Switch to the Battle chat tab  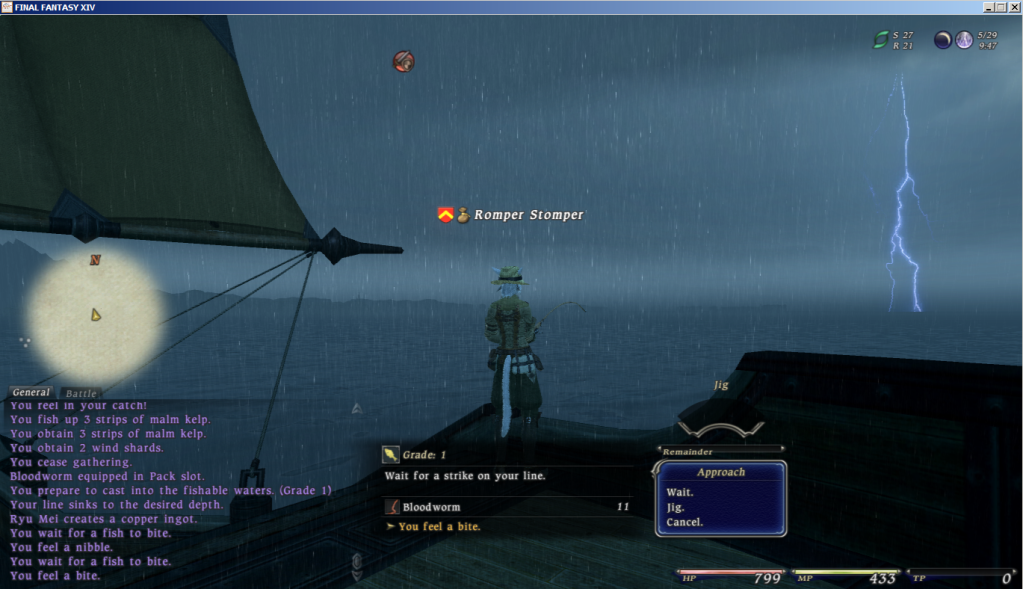[x=82, y=394]
